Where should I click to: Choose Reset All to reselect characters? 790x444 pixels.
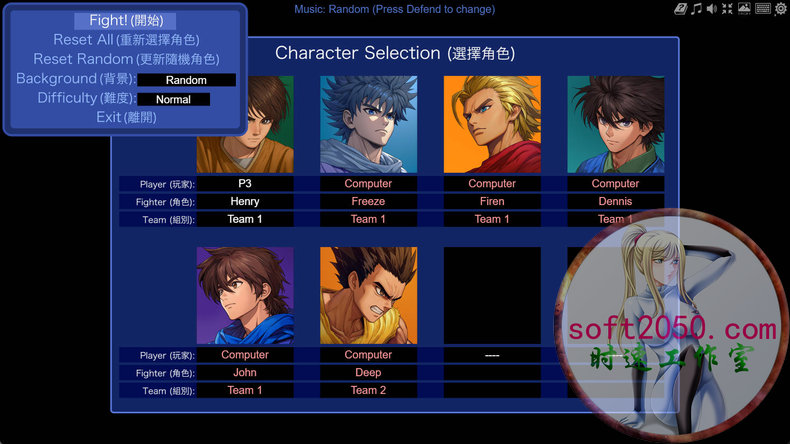point(125,40)
